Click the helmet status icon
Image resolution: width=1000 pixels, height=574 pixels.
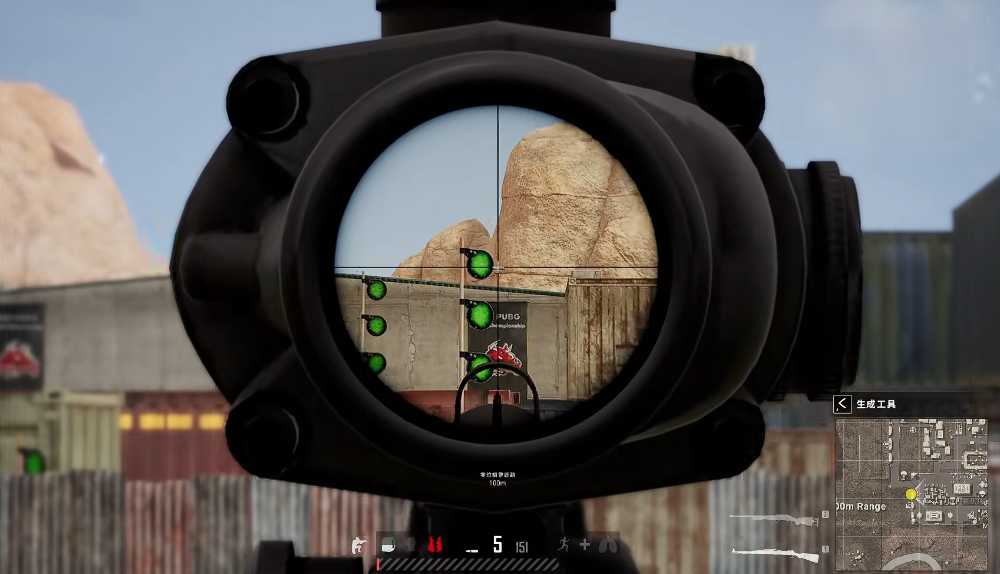pos(387,545)
